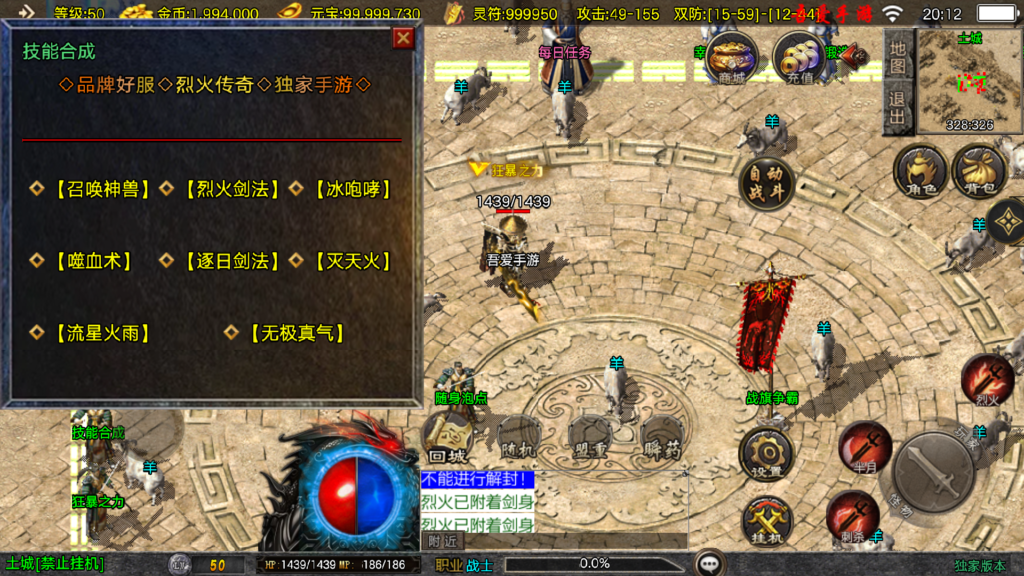This screenshot has width=1024, height=576.
Task: Open the 充值 recharge screen
Action: [x=799, y=58]
